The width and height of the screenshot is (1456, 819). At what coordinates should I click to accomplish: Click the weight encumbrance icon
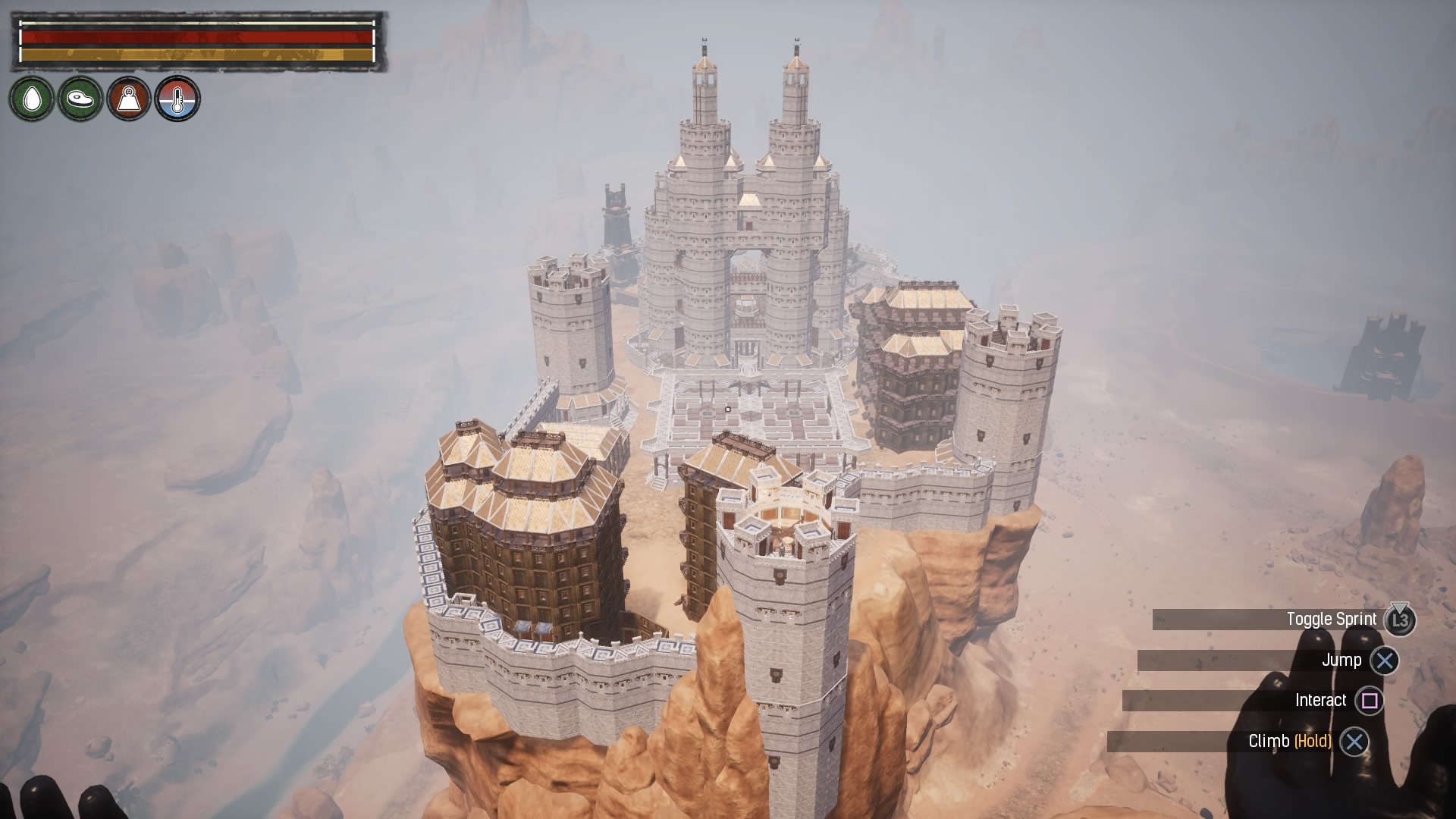(x=129, y=99)
